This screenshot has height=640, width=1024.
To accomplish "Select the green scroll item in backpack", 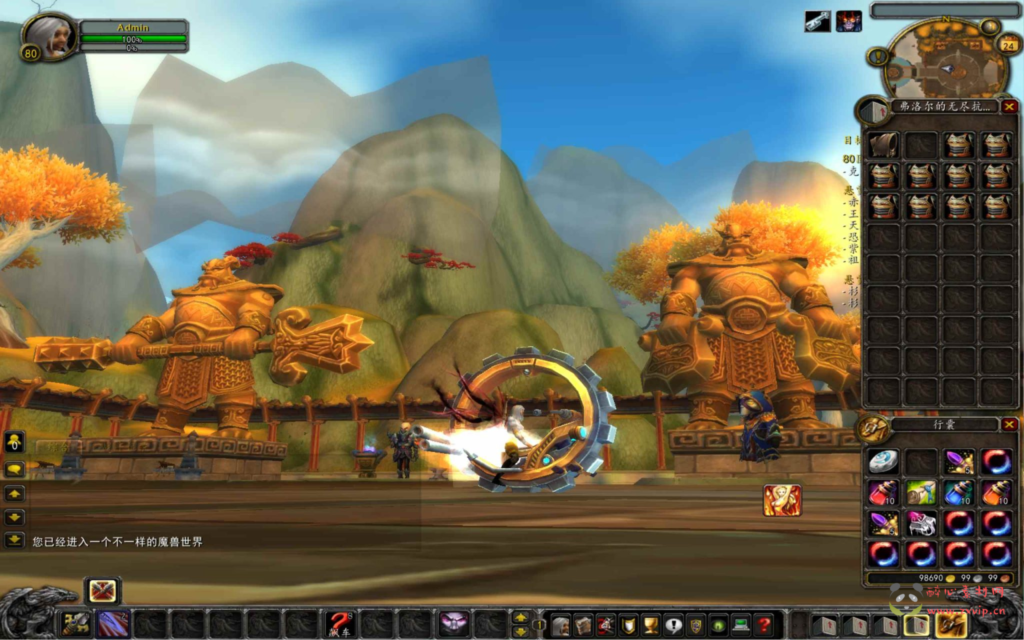I will (920, 492).
